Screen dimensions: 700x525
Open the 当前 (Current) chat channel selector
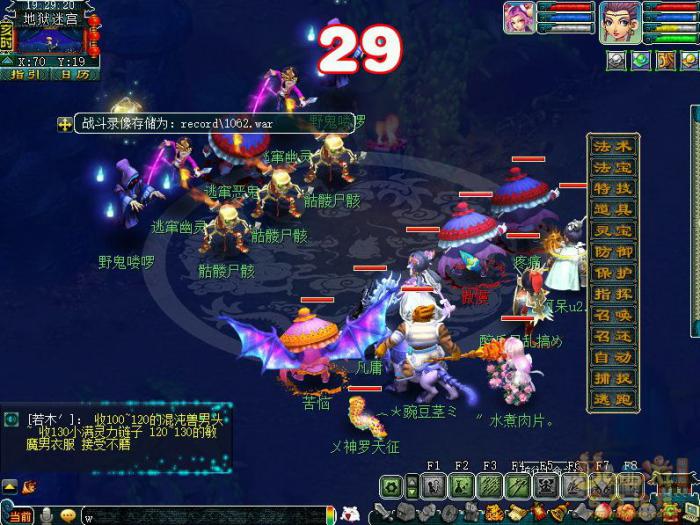pyautogui.click(x=20, y=515)
